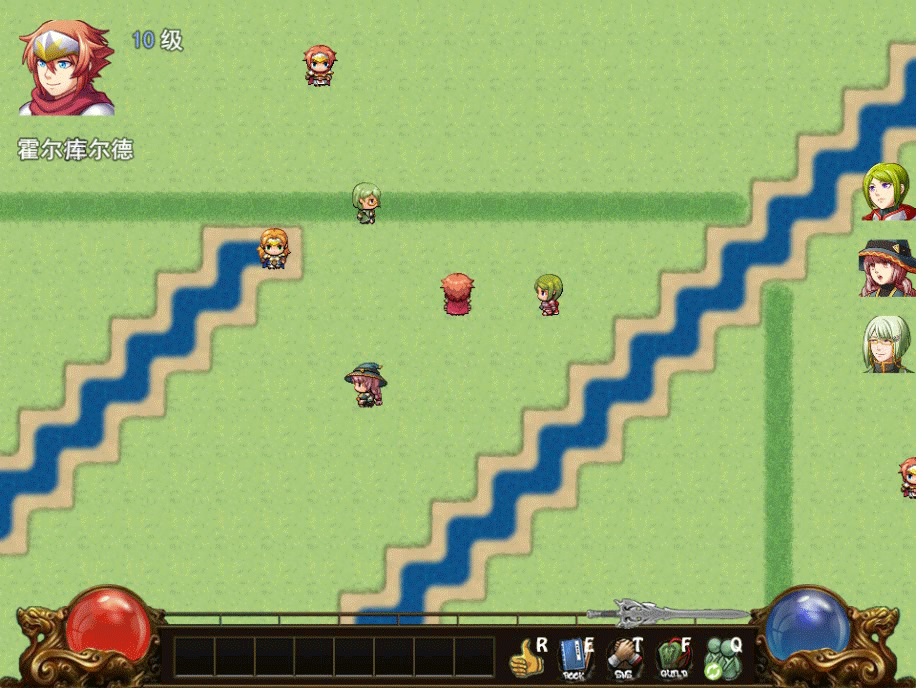Open the Guild menu icon
The image size is (916, 688).
[674, 658]
